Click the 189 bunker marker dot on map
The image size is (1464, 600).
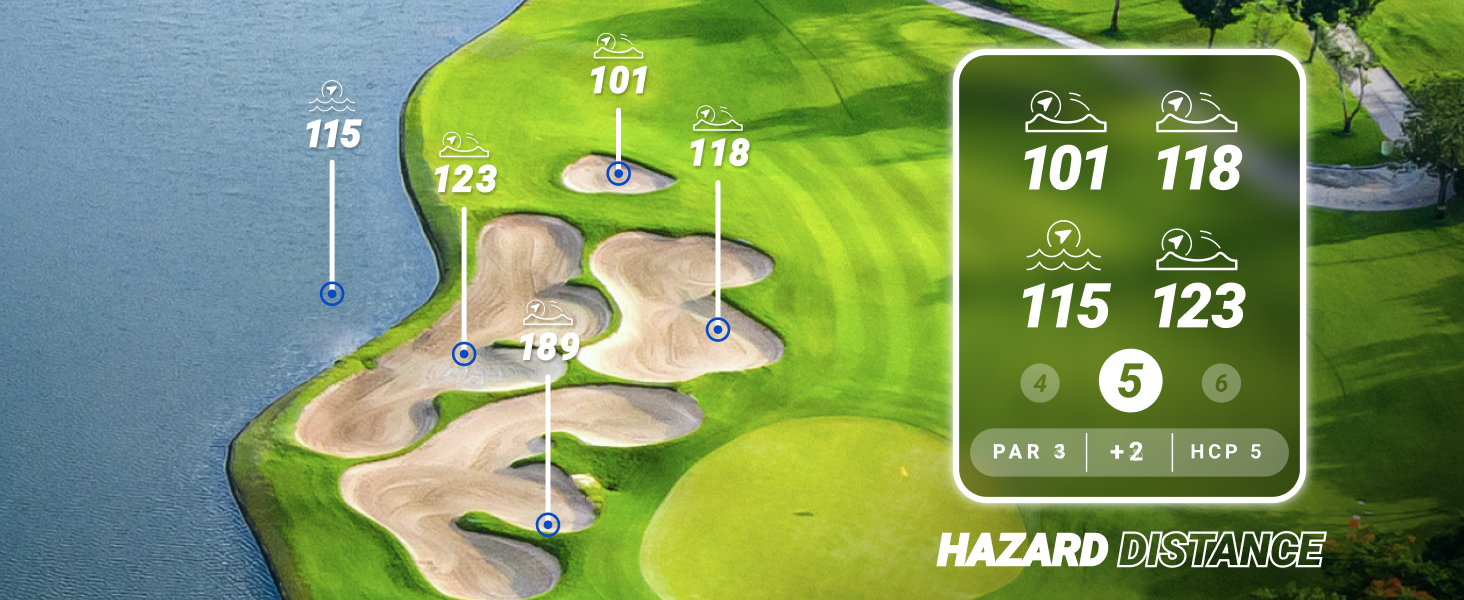coord(547,524)
